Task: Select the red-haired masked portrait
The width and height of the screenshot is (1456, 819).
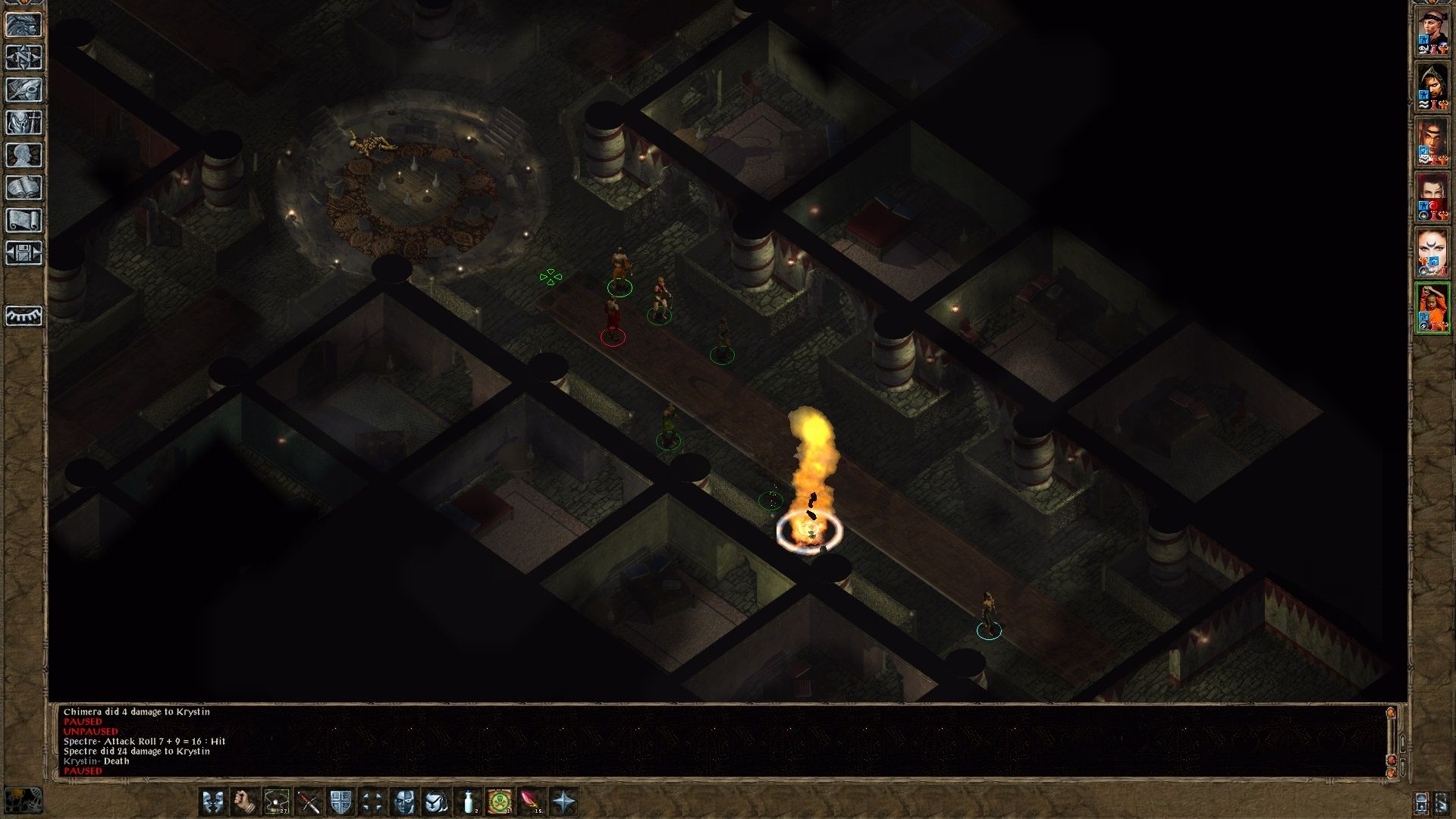Action: coord(1432,199)
